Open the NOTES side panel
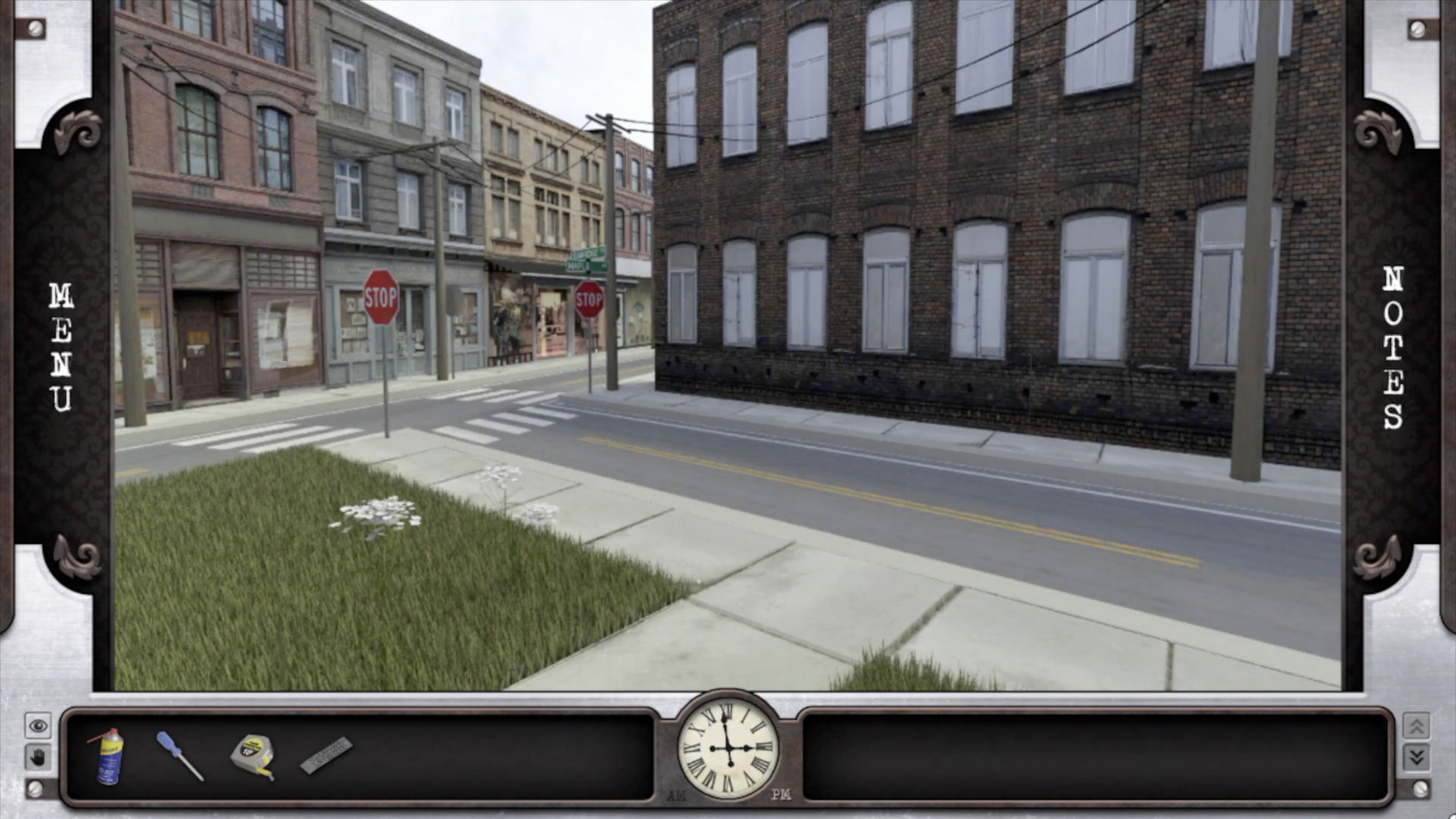1456x819 pixels. click(1393, 348)
